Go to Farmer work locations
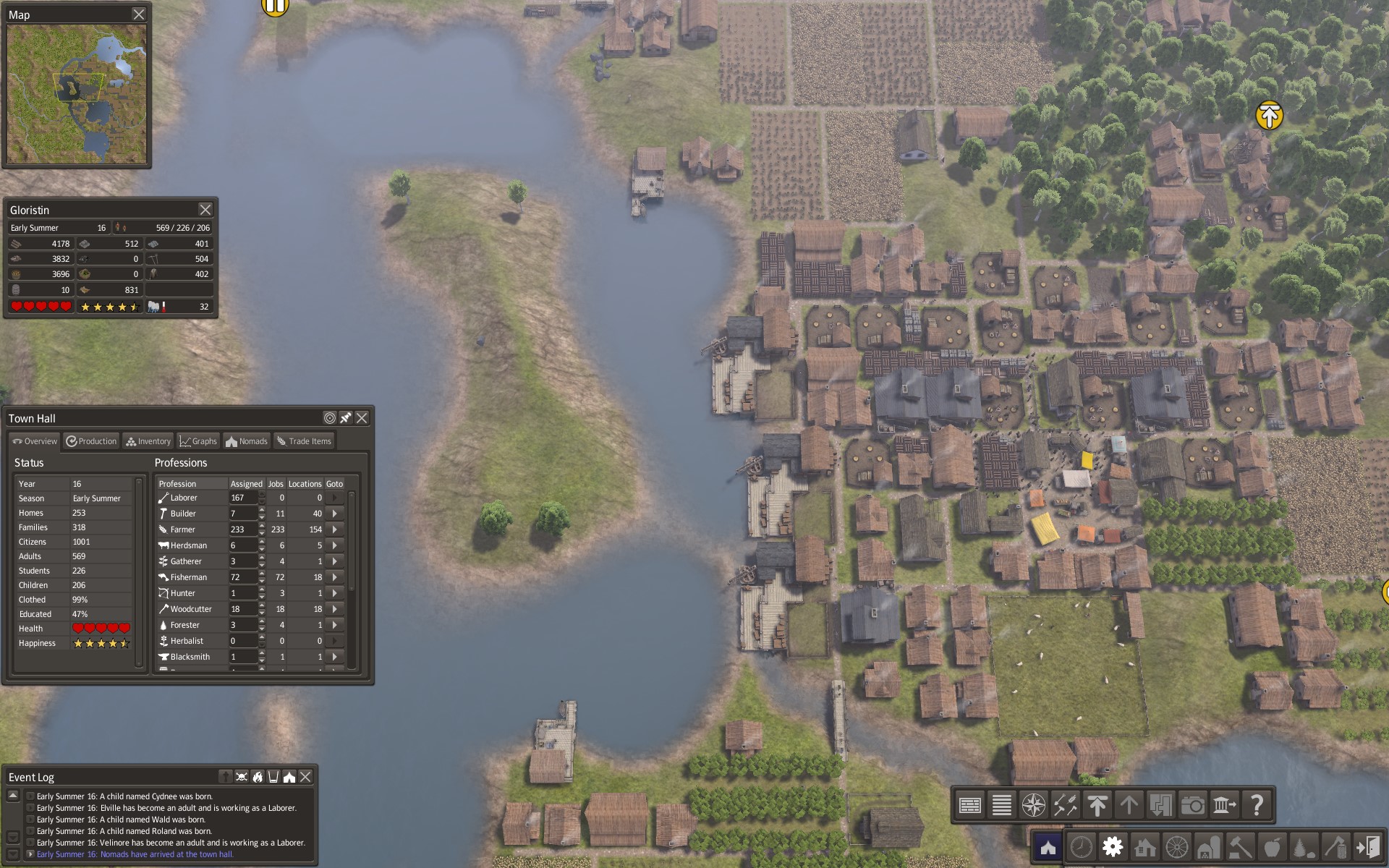Screen dimensions: 1389x868 click(x=334, y=529)
